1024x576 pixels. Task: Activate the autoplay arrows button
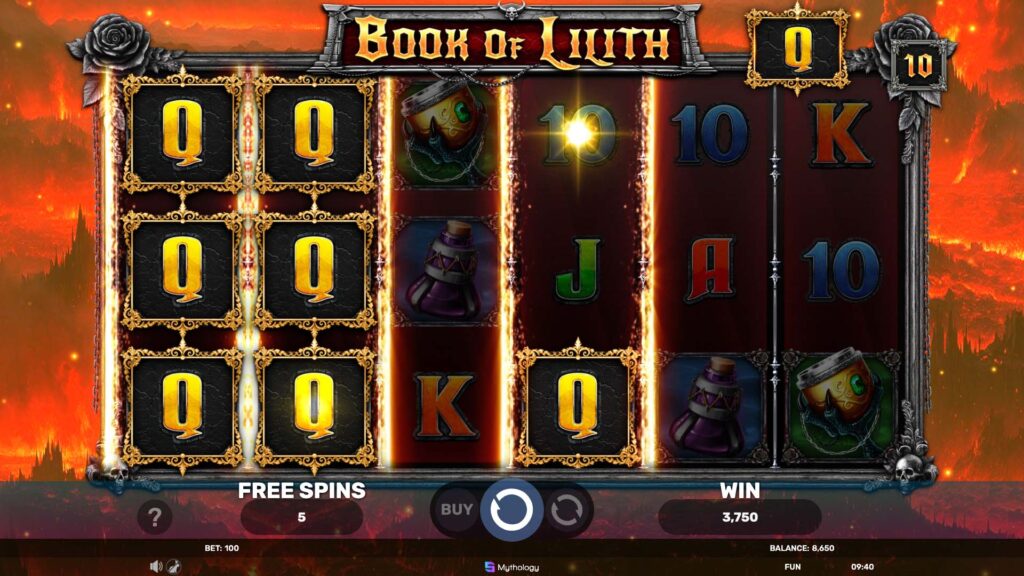pos(566,509)
